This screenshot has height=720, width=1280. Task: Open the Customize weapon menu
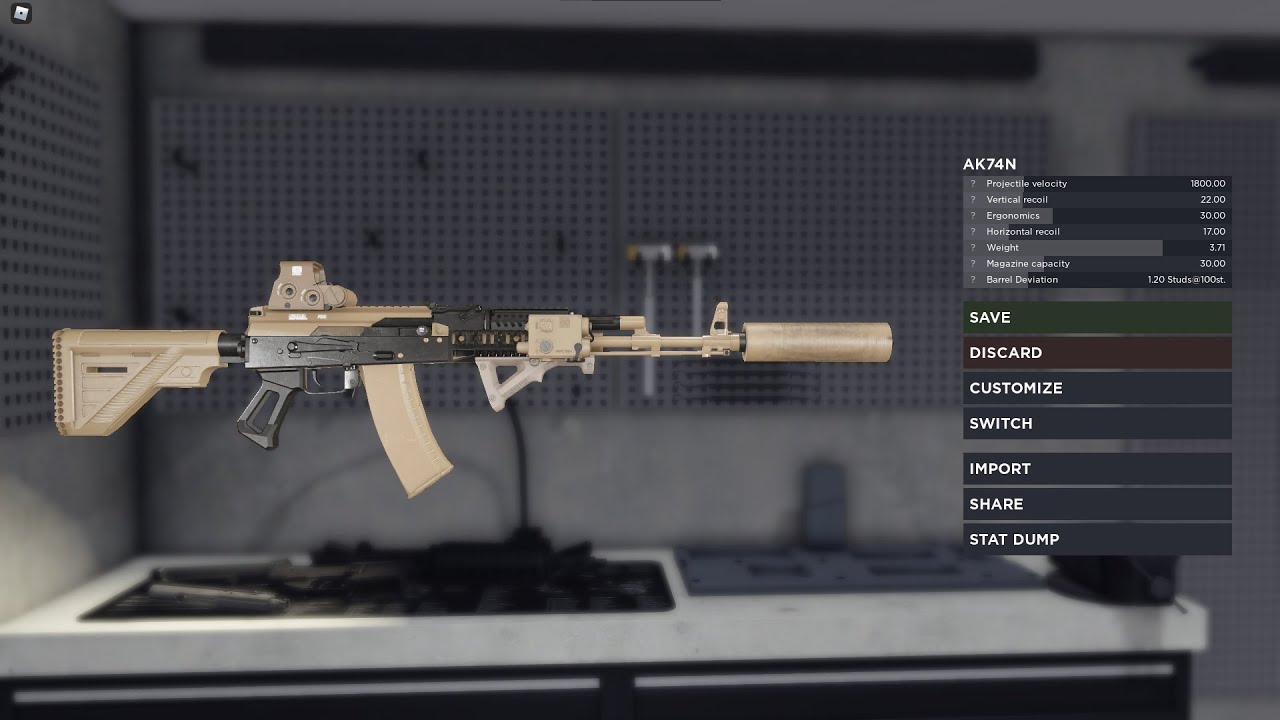click(1097, 388)
